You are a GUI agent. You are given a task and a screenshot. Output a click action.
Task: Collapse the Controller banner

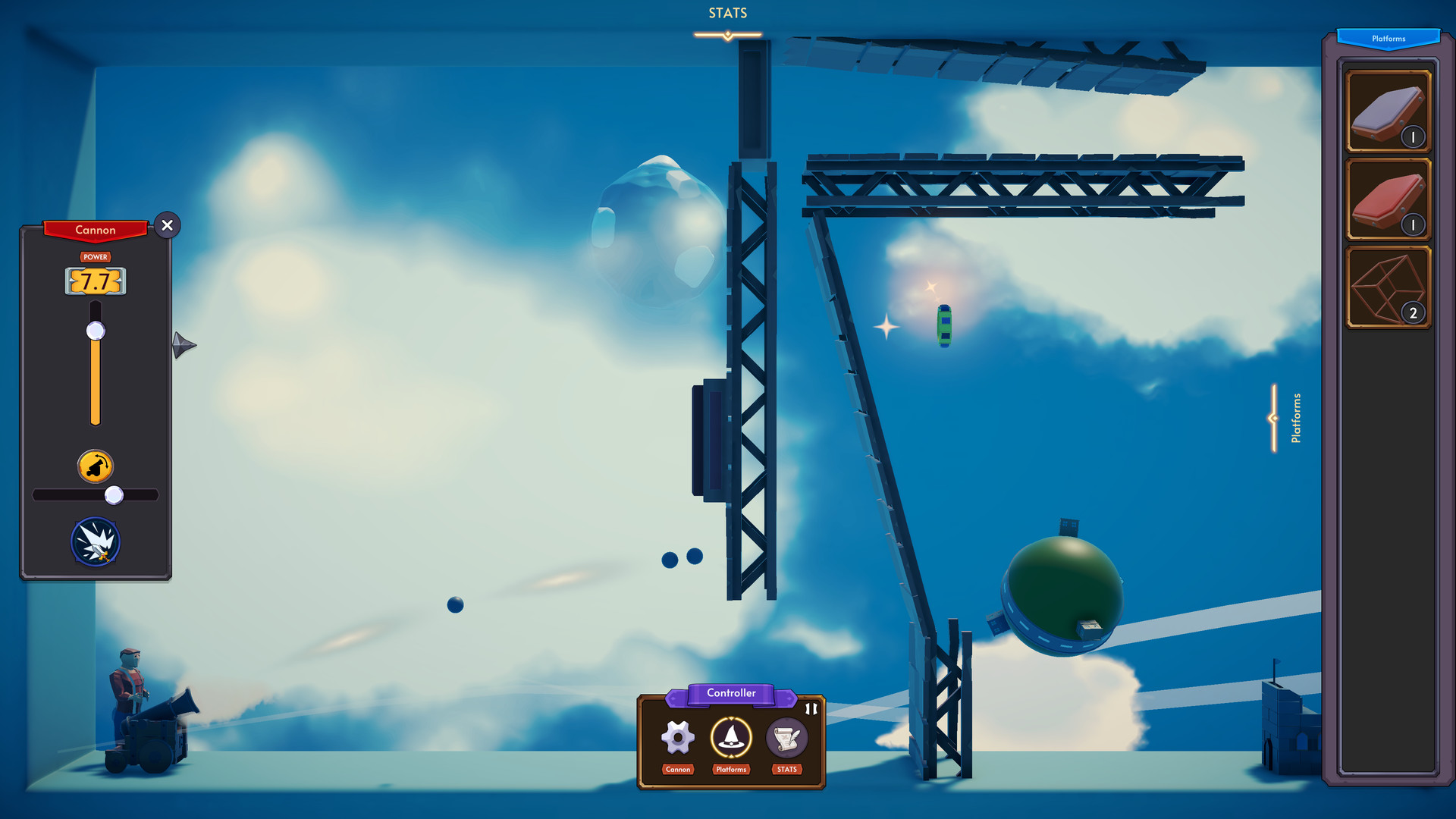point(731,693)
